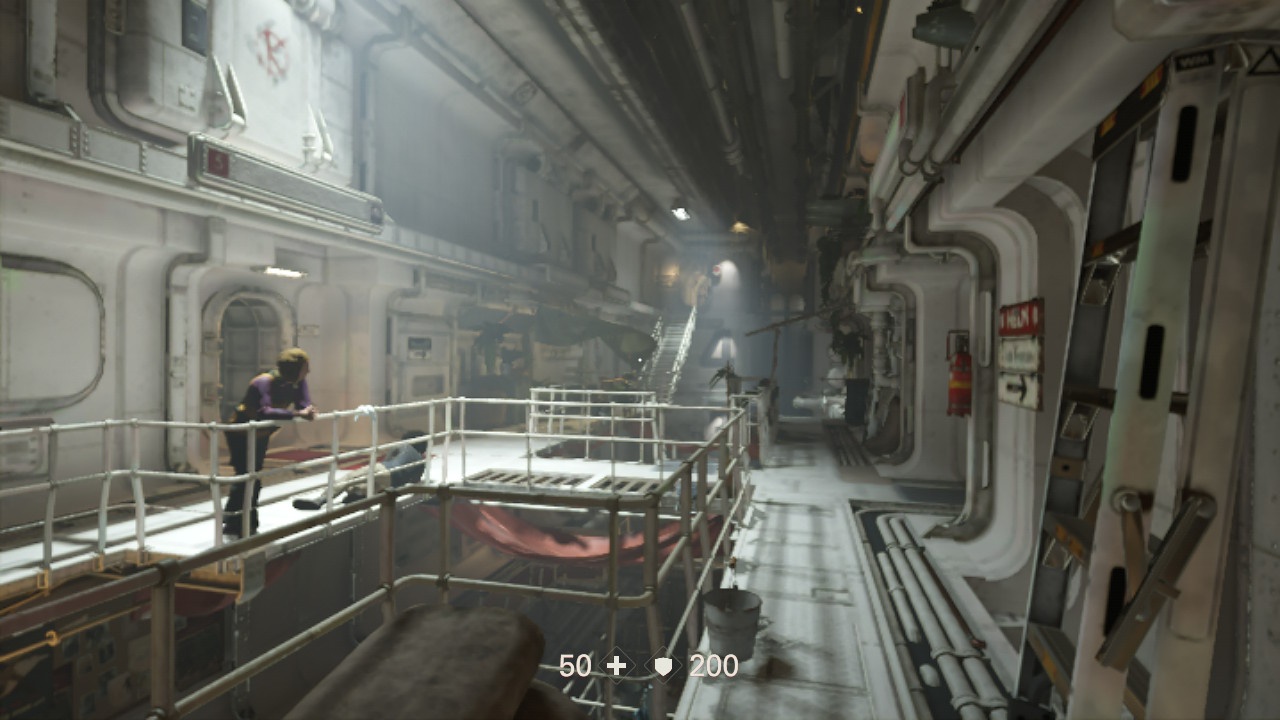Click the health cross icon in HUD
This screenshot has width=1280, height=720.
tap(617, 663)
